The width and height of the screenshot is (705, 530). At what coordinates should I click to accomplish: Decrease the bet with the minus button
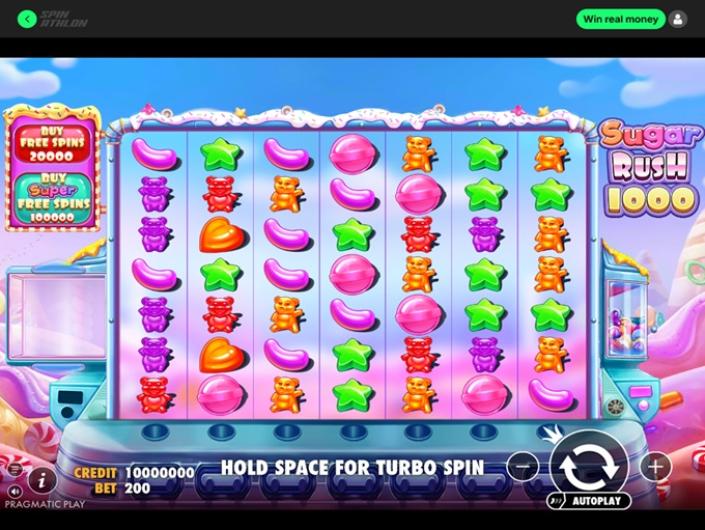pyautogui.click(x=523, y=466)
